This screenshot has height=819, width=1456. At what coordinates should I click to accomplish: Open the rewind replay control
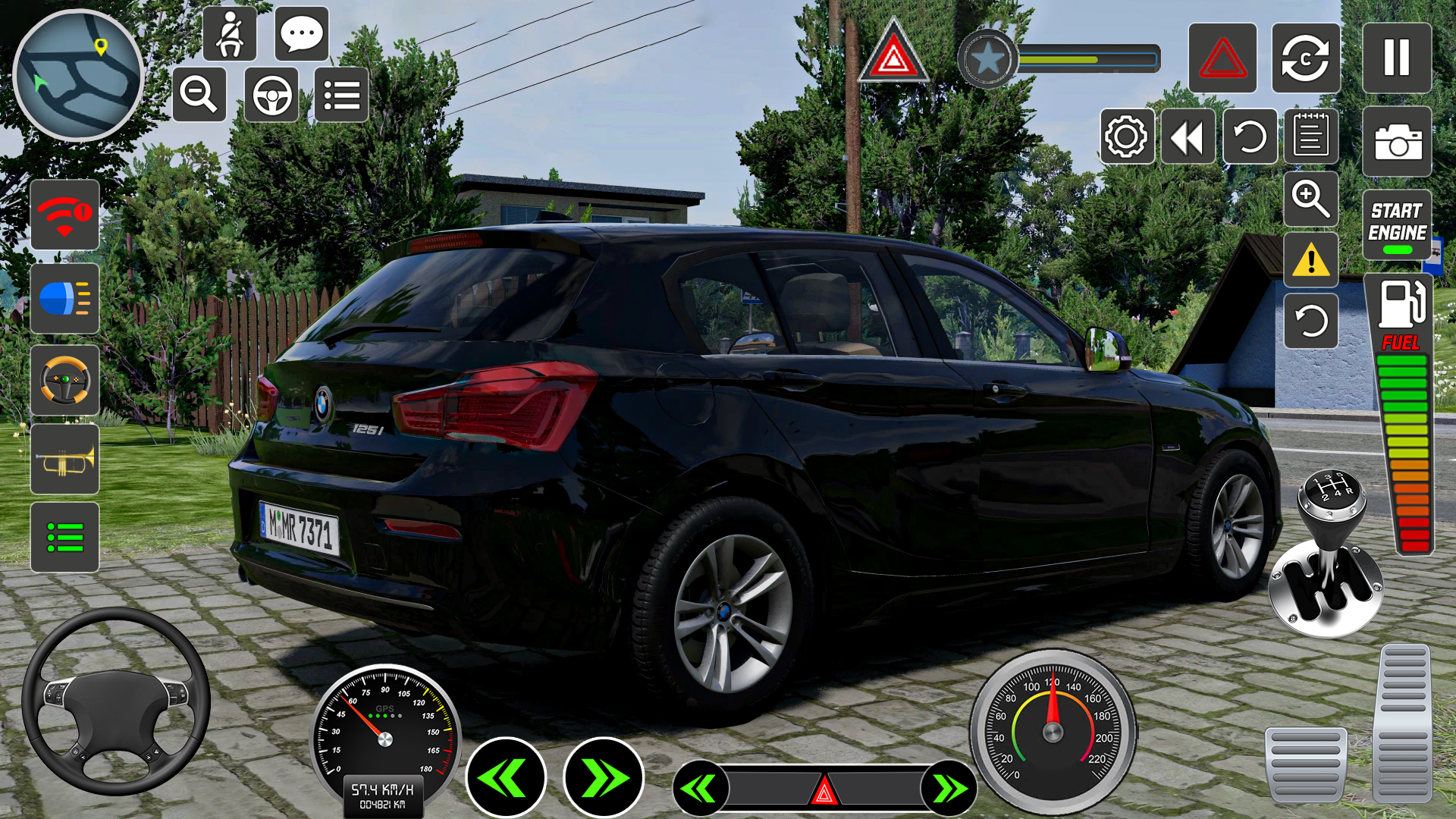pyautogui.click(x=1187, y=137)
